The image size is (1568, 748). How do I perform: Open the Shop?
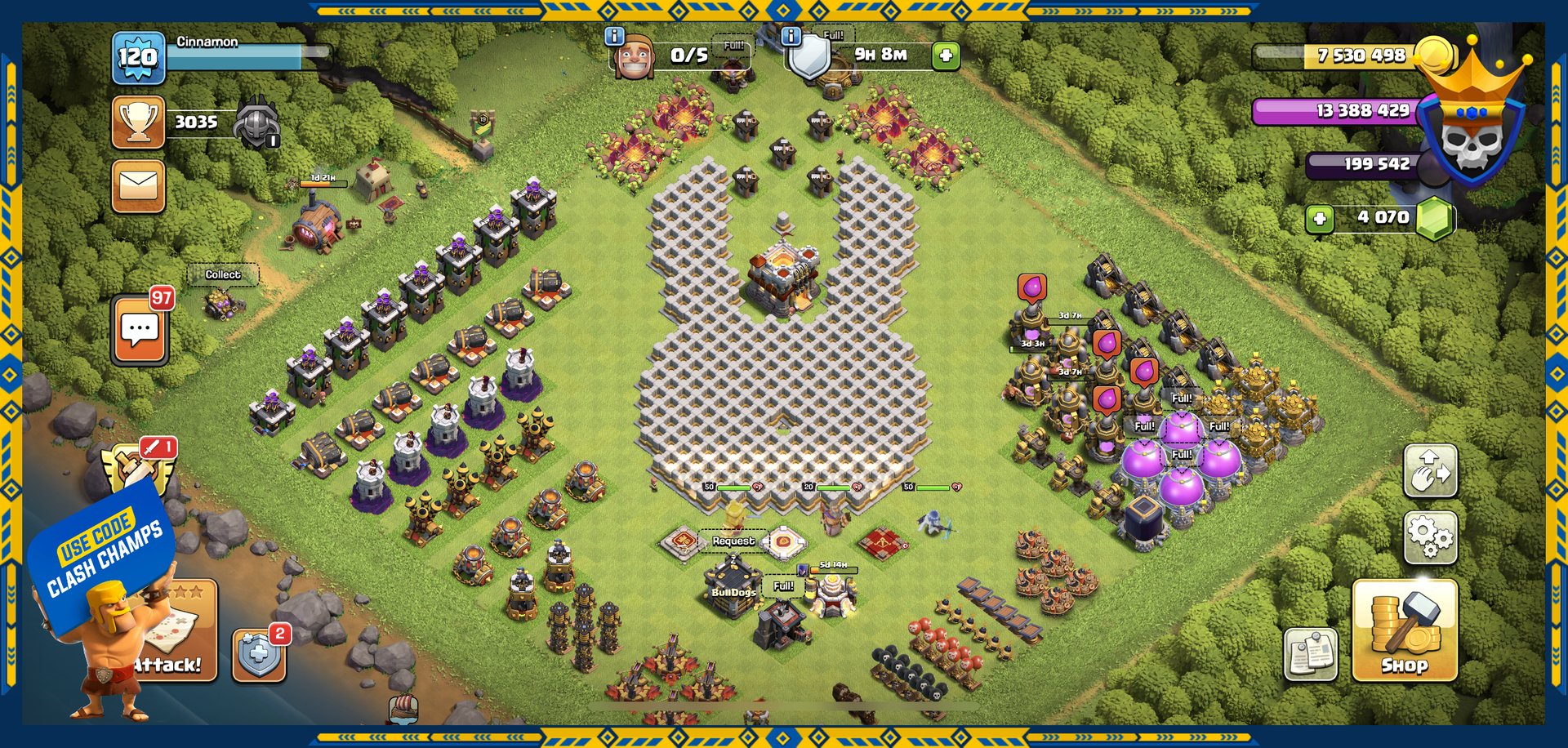tap(1404, 630)
